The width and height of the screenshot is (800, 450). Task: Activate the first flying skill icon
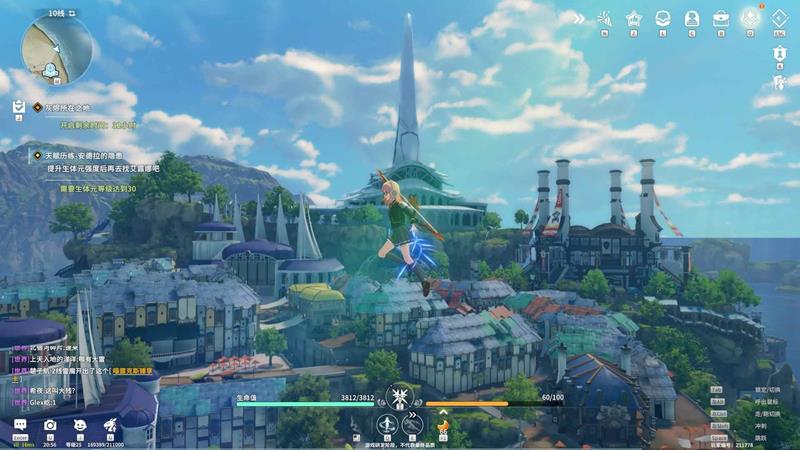(386, 425)
